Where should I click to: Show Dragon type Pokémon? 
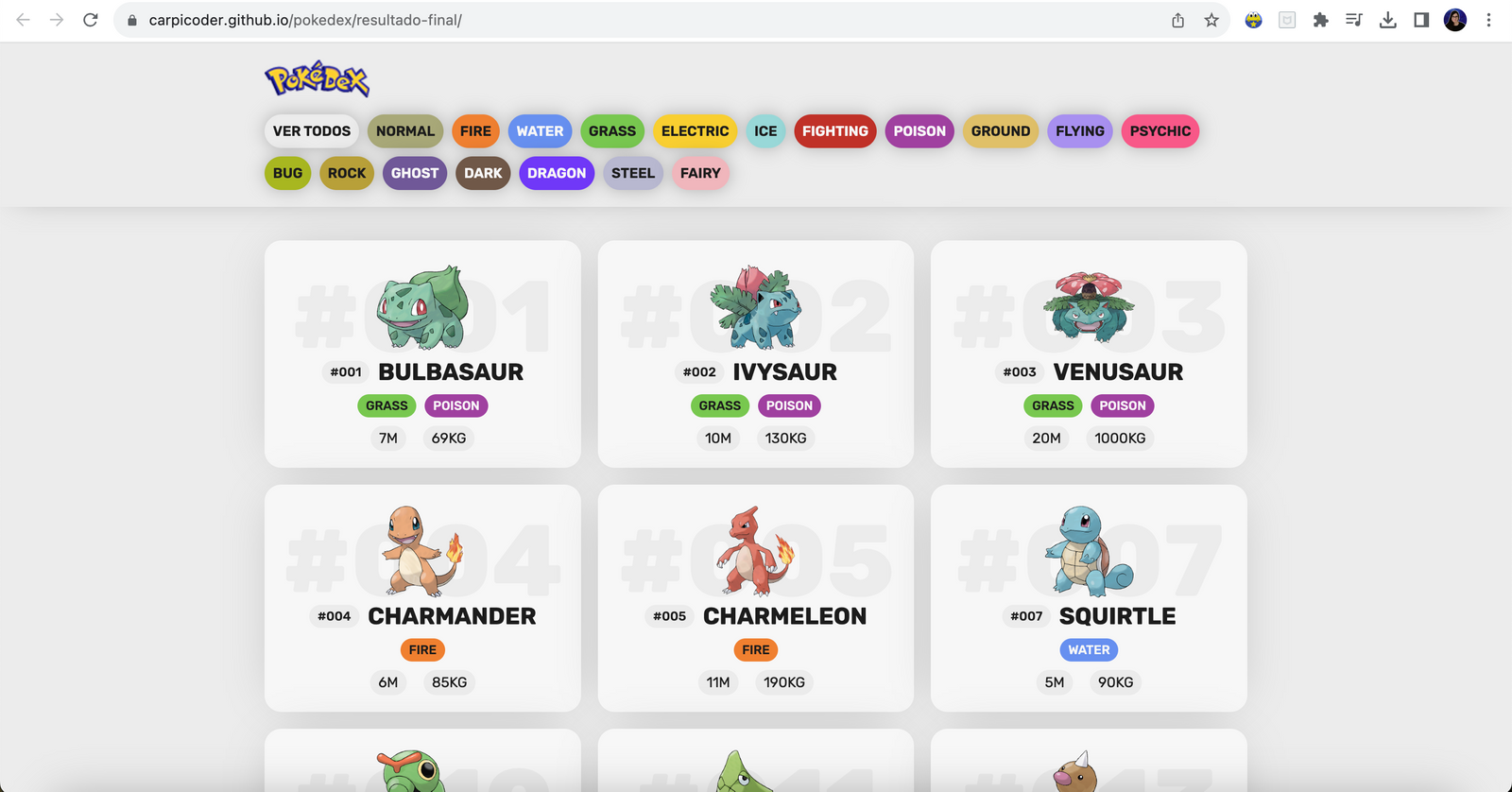click(x=557, y=173)
